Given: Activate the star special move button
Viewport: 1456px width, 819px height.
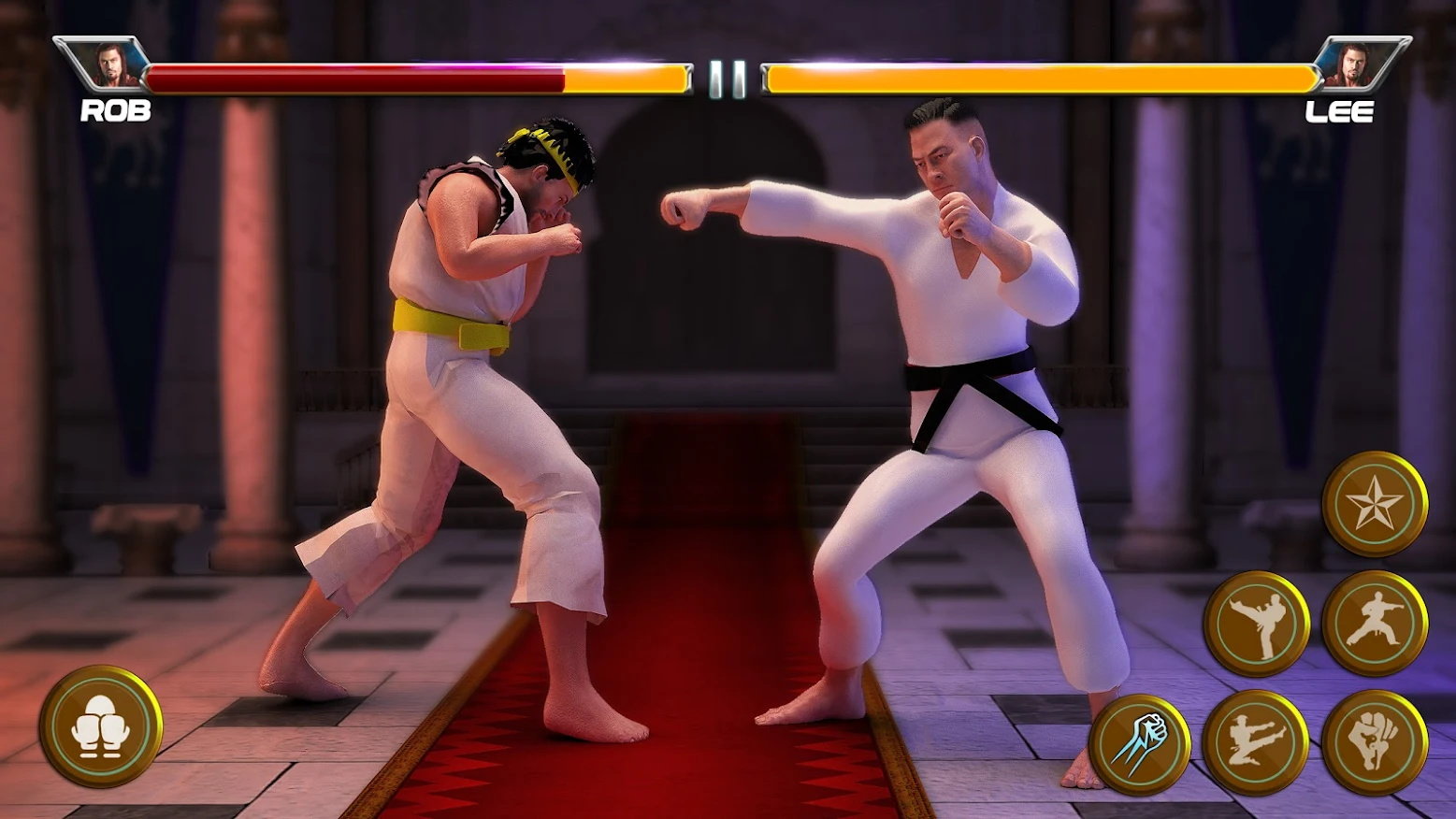Looking at the screenshot, I should point(1374,504).
